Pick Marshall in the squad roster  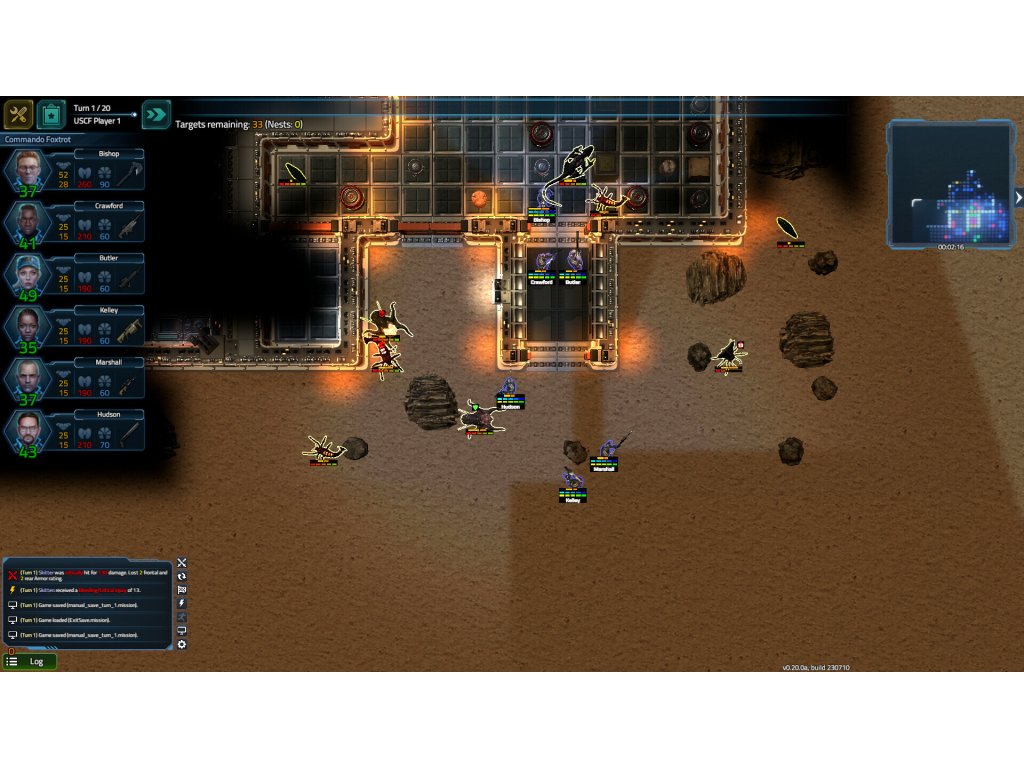(x=27, y=378)
